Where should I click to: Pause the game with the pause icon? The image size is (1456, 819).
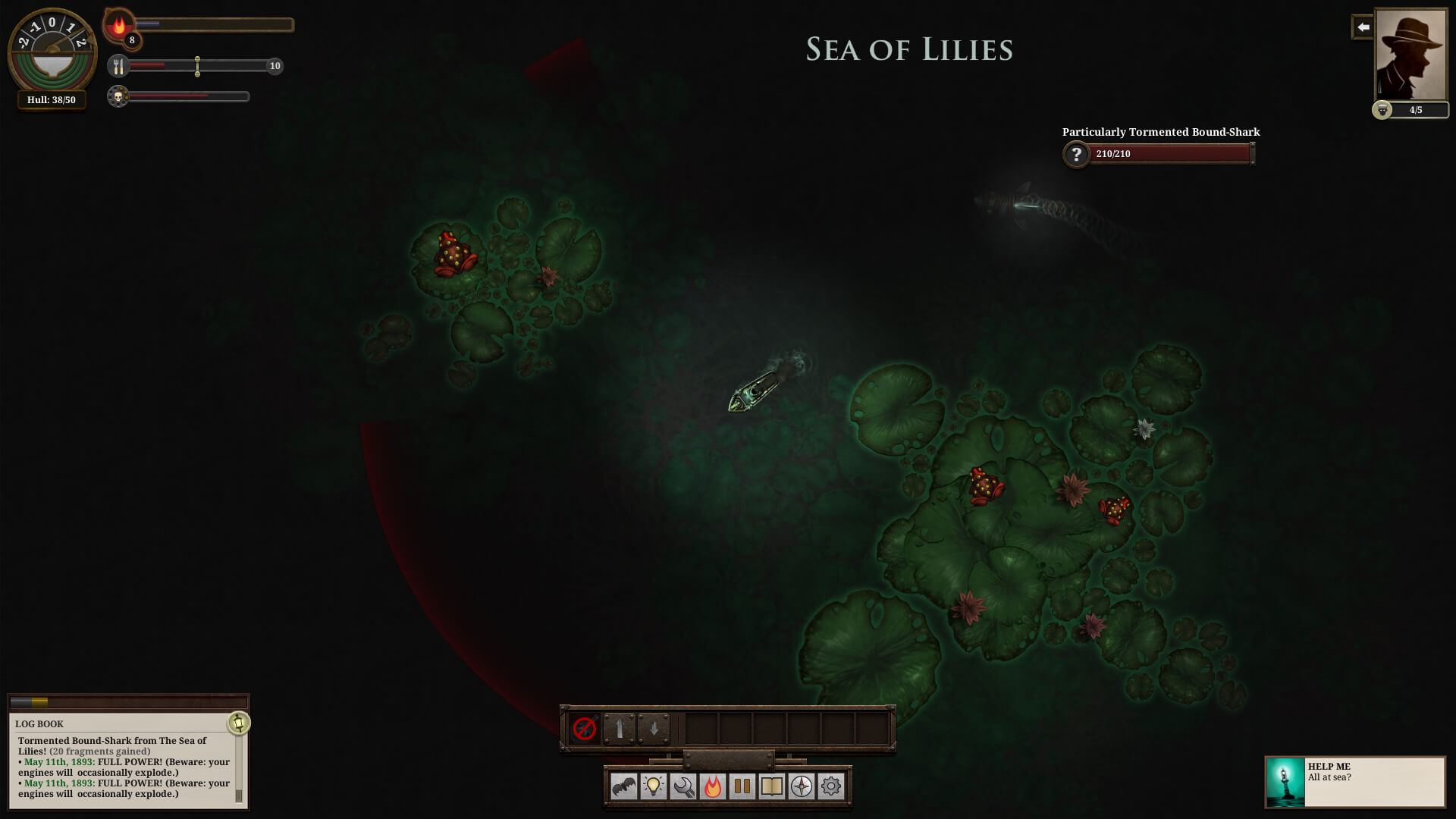pos(741,787)
